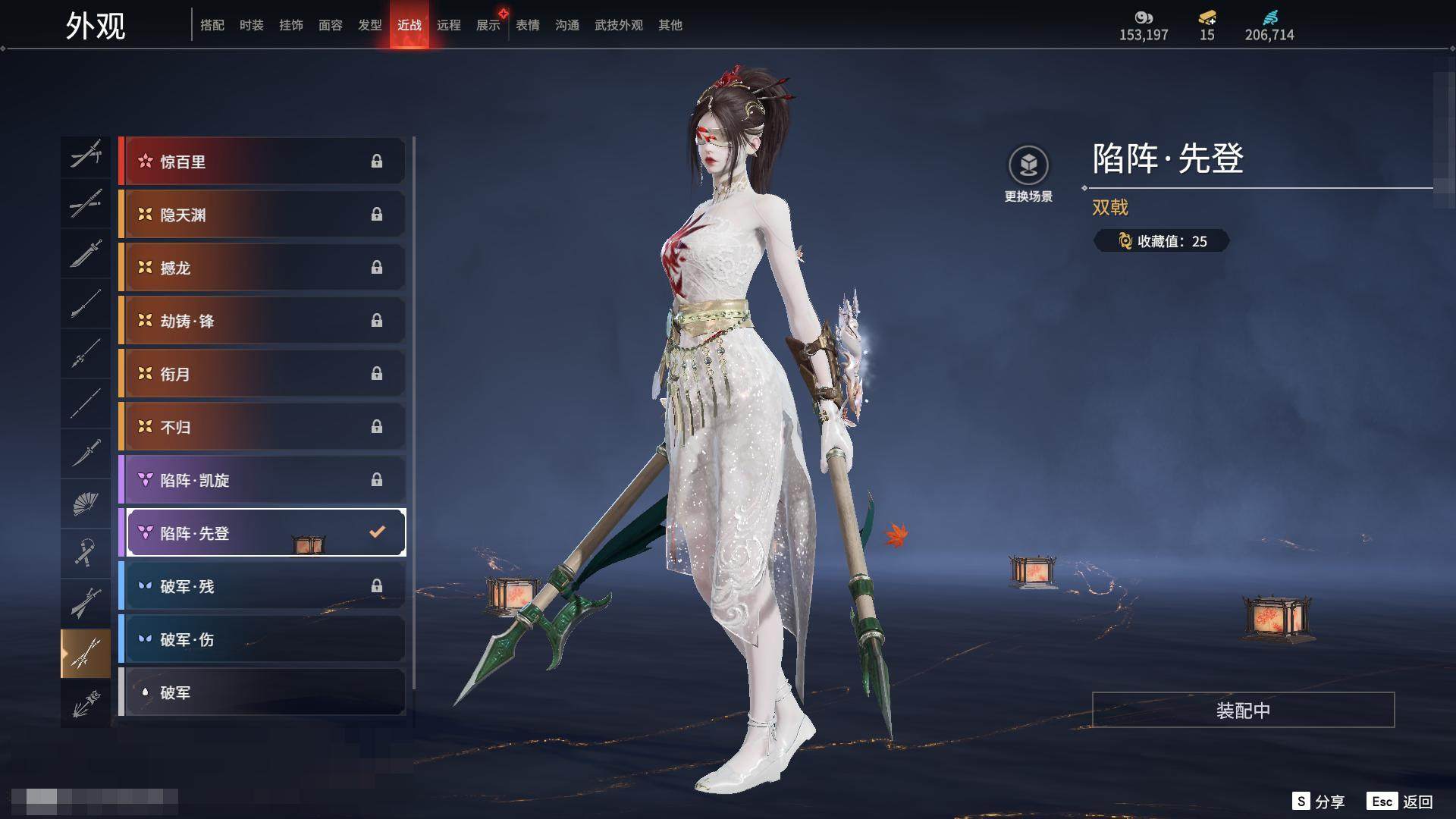Select the 发型 tab
This screenshot has height=819, width=1456.
coord(369,25)
